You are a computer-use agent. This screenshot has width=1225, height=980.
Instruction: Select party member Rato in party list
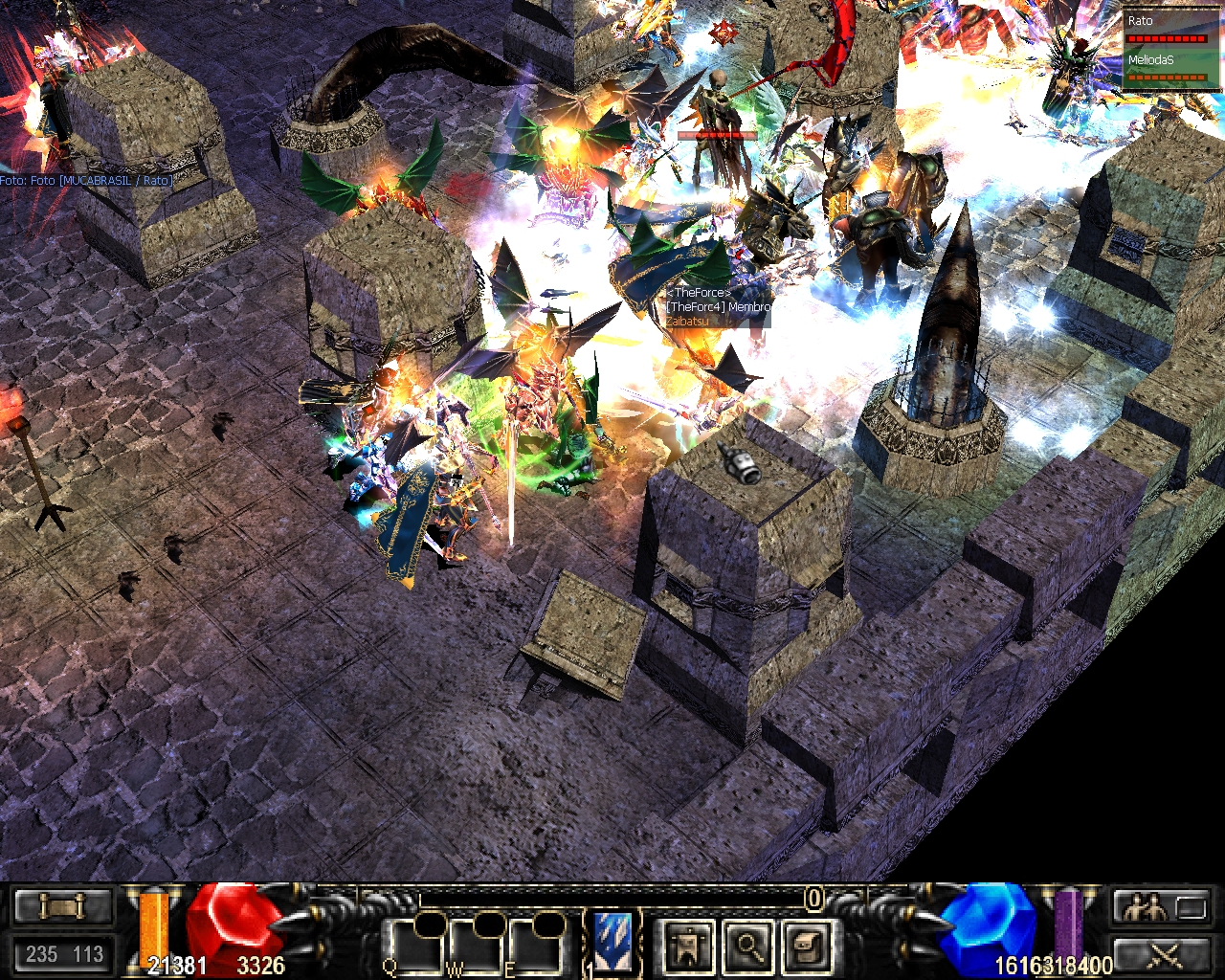click(x=1167, y=29)
